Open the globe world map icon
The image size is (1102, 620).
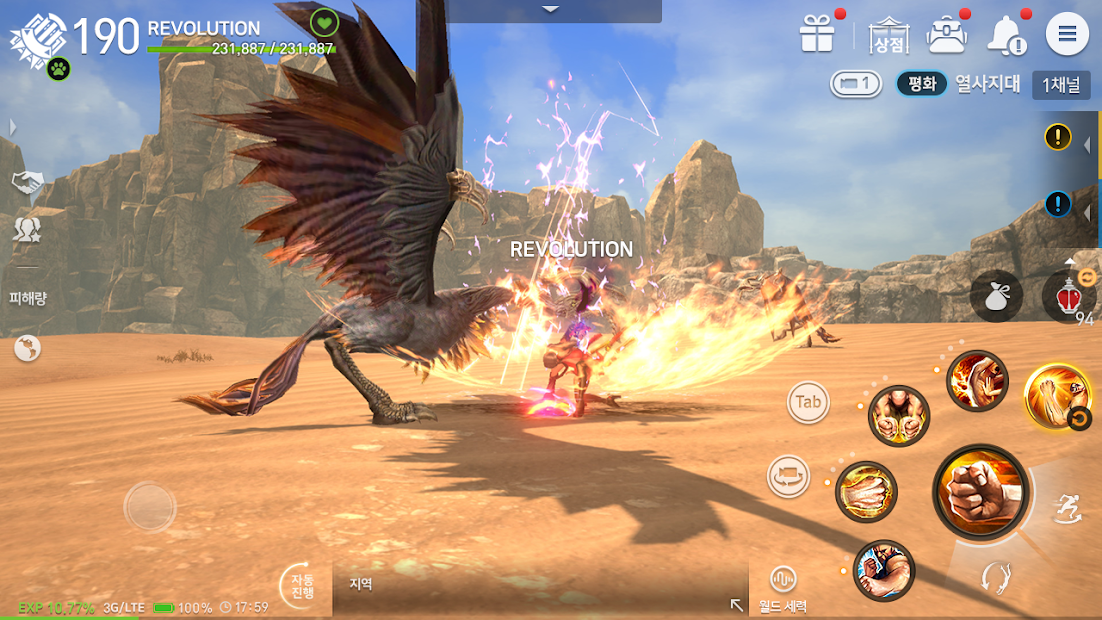click(x=27, y=348)
